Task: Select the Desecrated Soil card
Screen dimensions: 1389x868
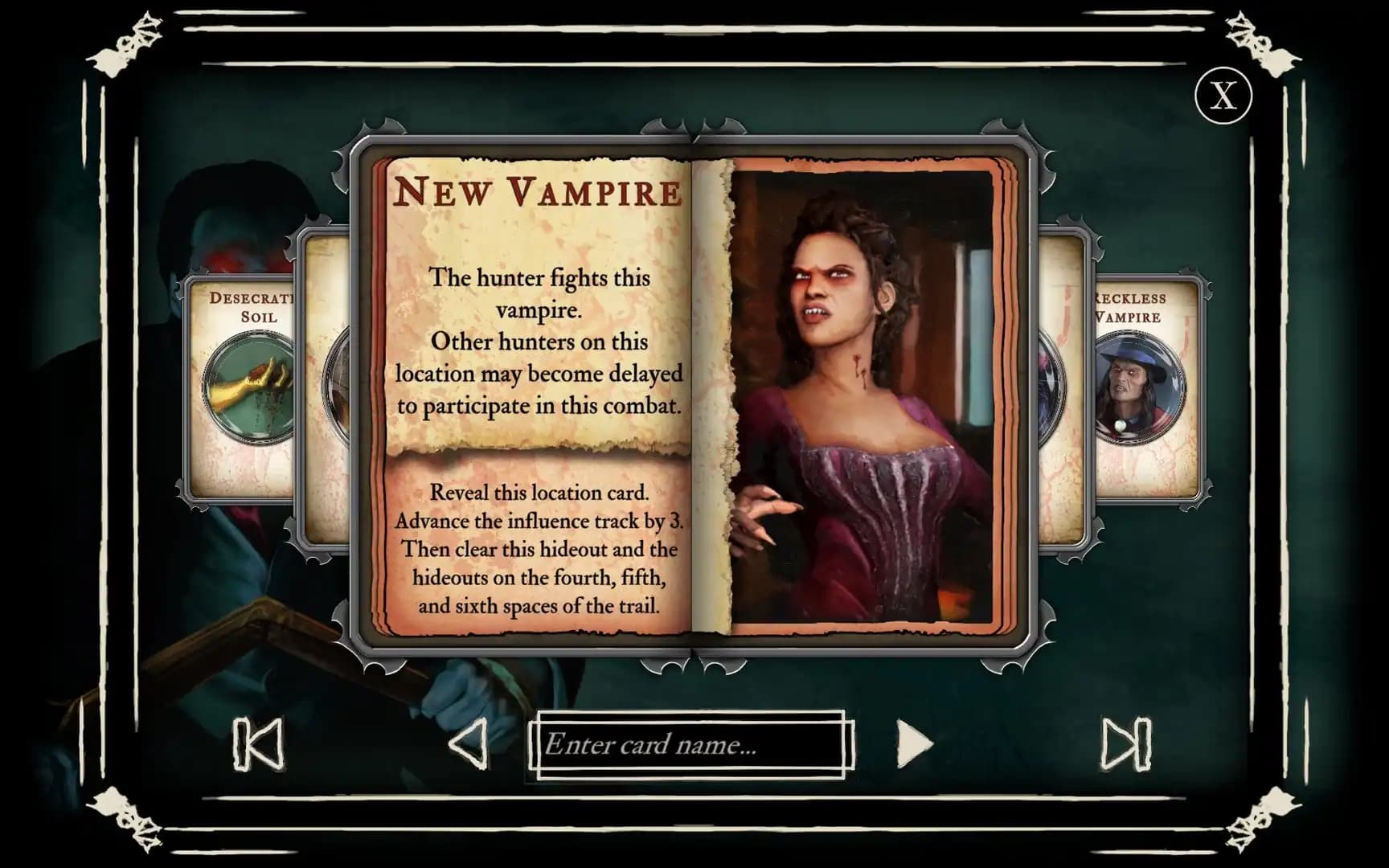Action: tap(241, 386)
